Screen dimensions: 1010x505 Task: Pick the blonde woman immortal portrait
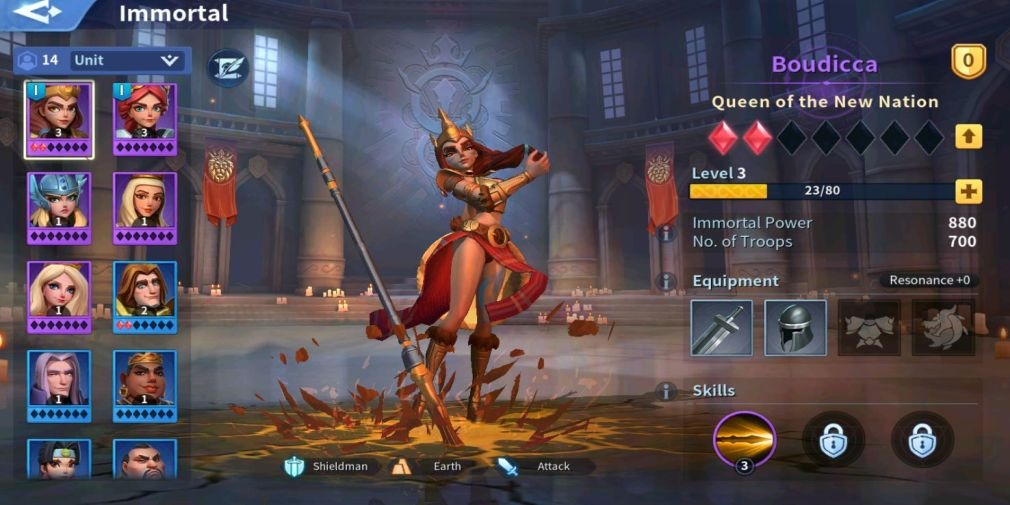[x=59, y=295]
